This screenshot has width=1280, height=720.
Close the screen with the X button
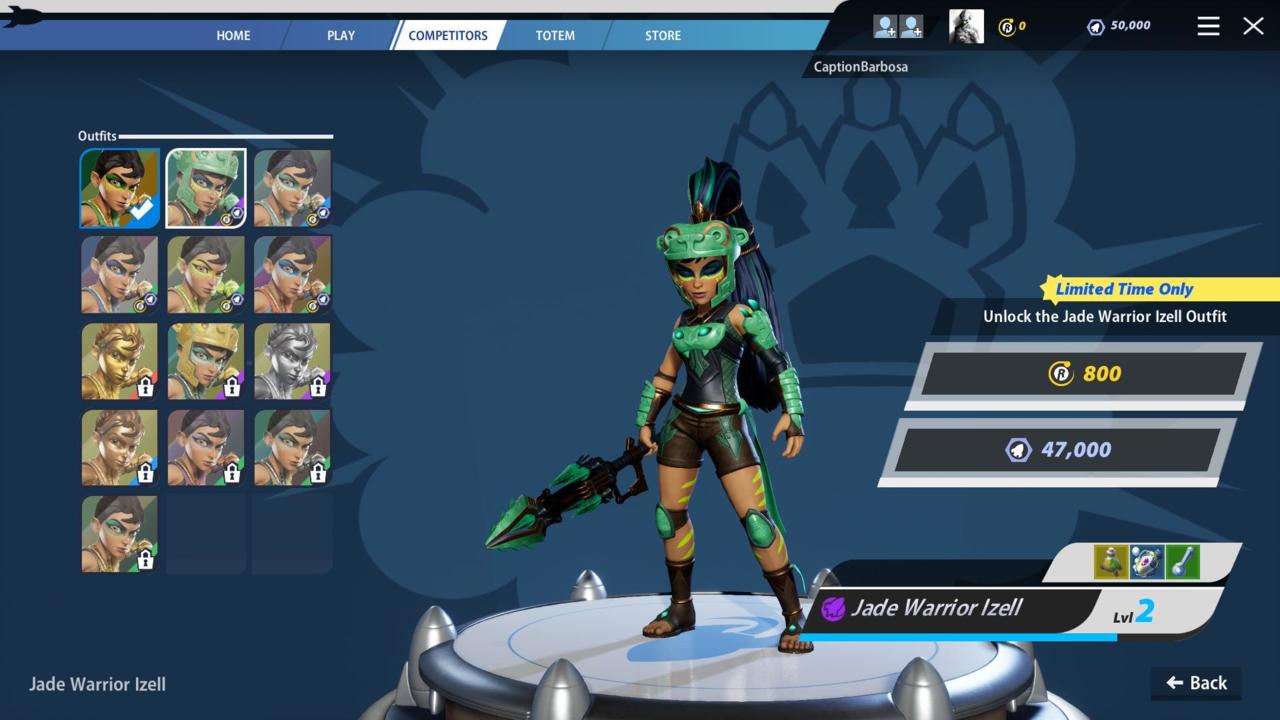(x=1253, y=26)
